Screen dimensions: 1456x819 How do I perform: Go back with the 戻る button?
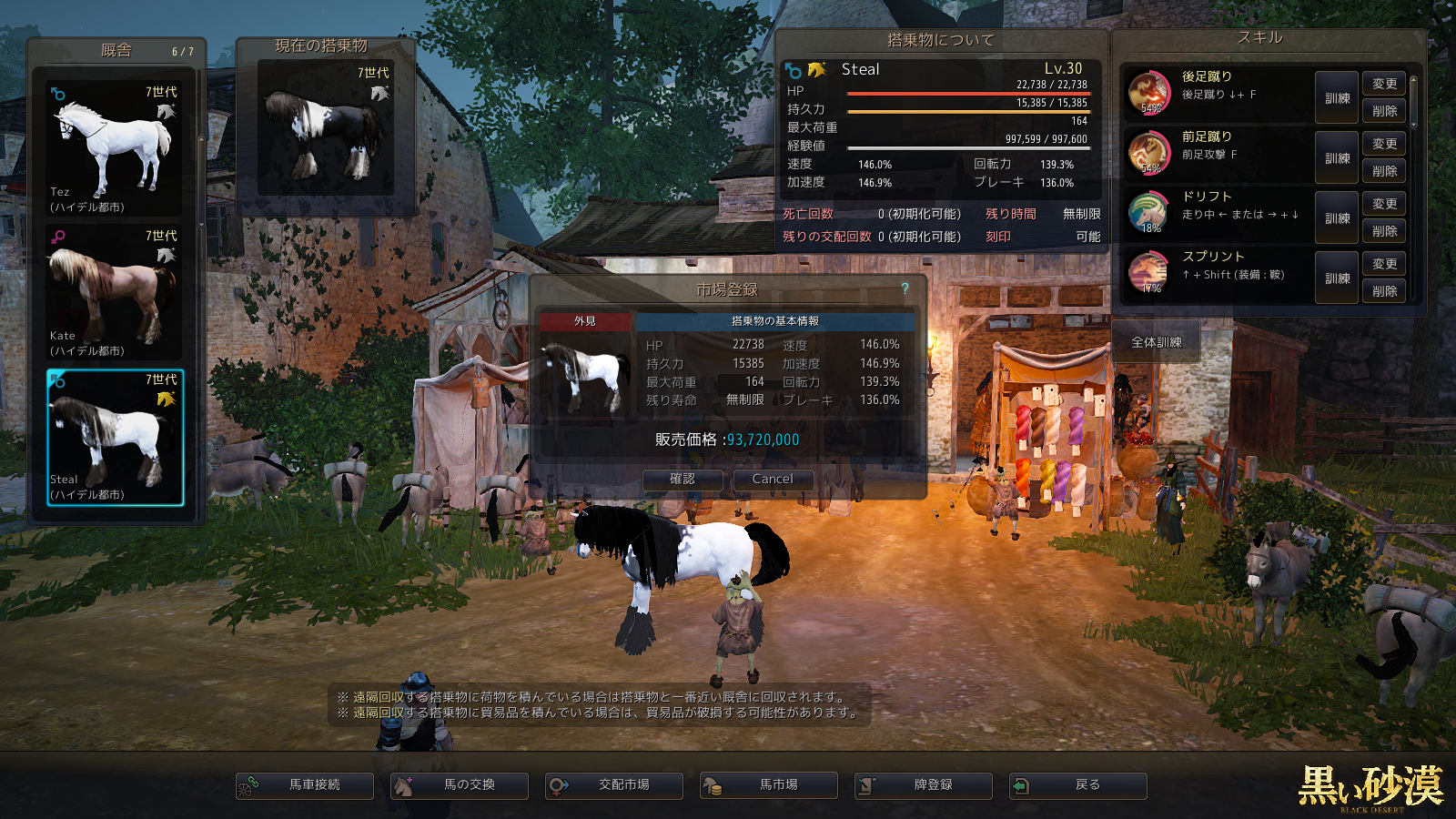click(x=1078, y=785)
